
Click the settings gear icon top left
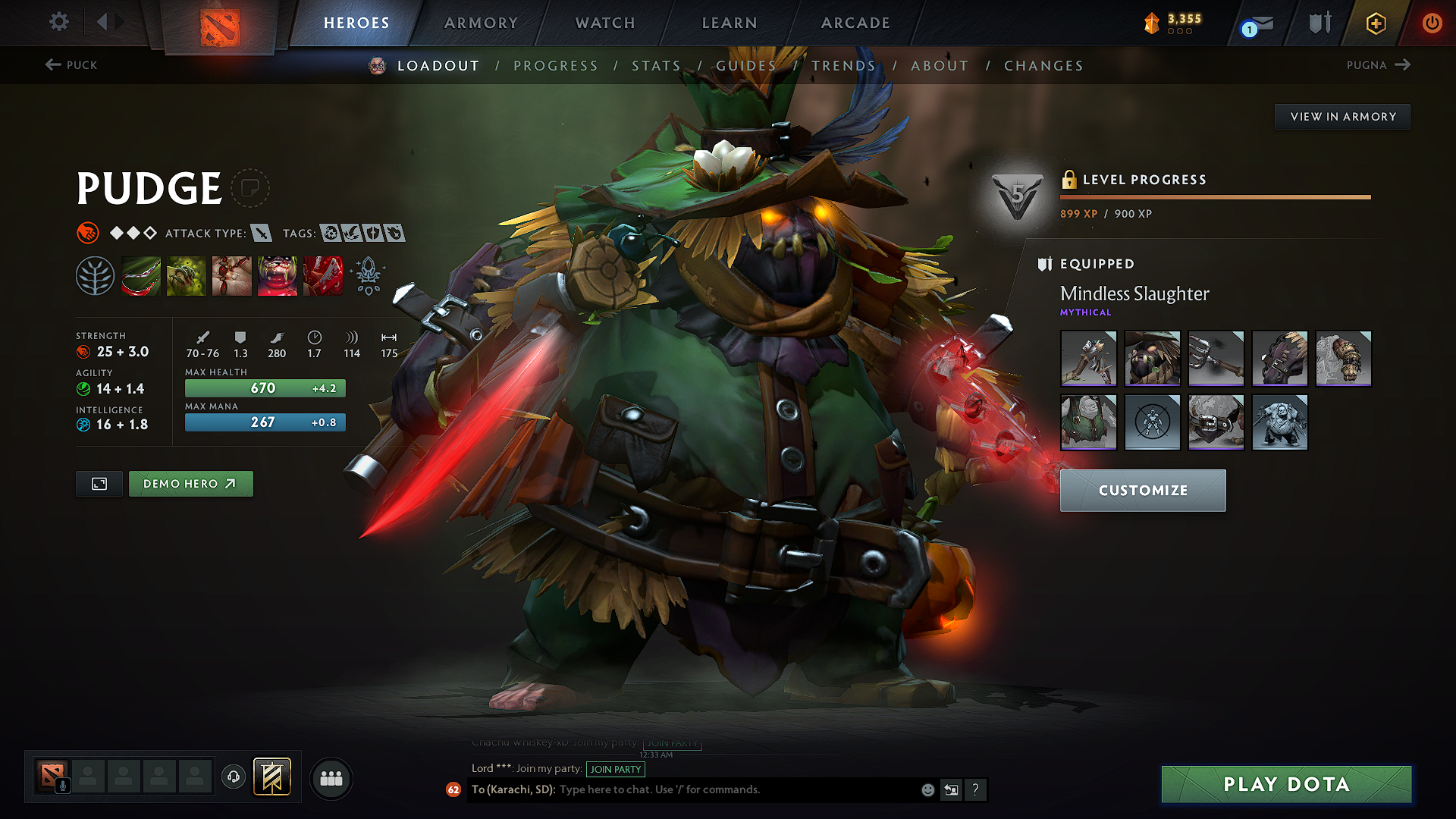click(x=58, y=22)
